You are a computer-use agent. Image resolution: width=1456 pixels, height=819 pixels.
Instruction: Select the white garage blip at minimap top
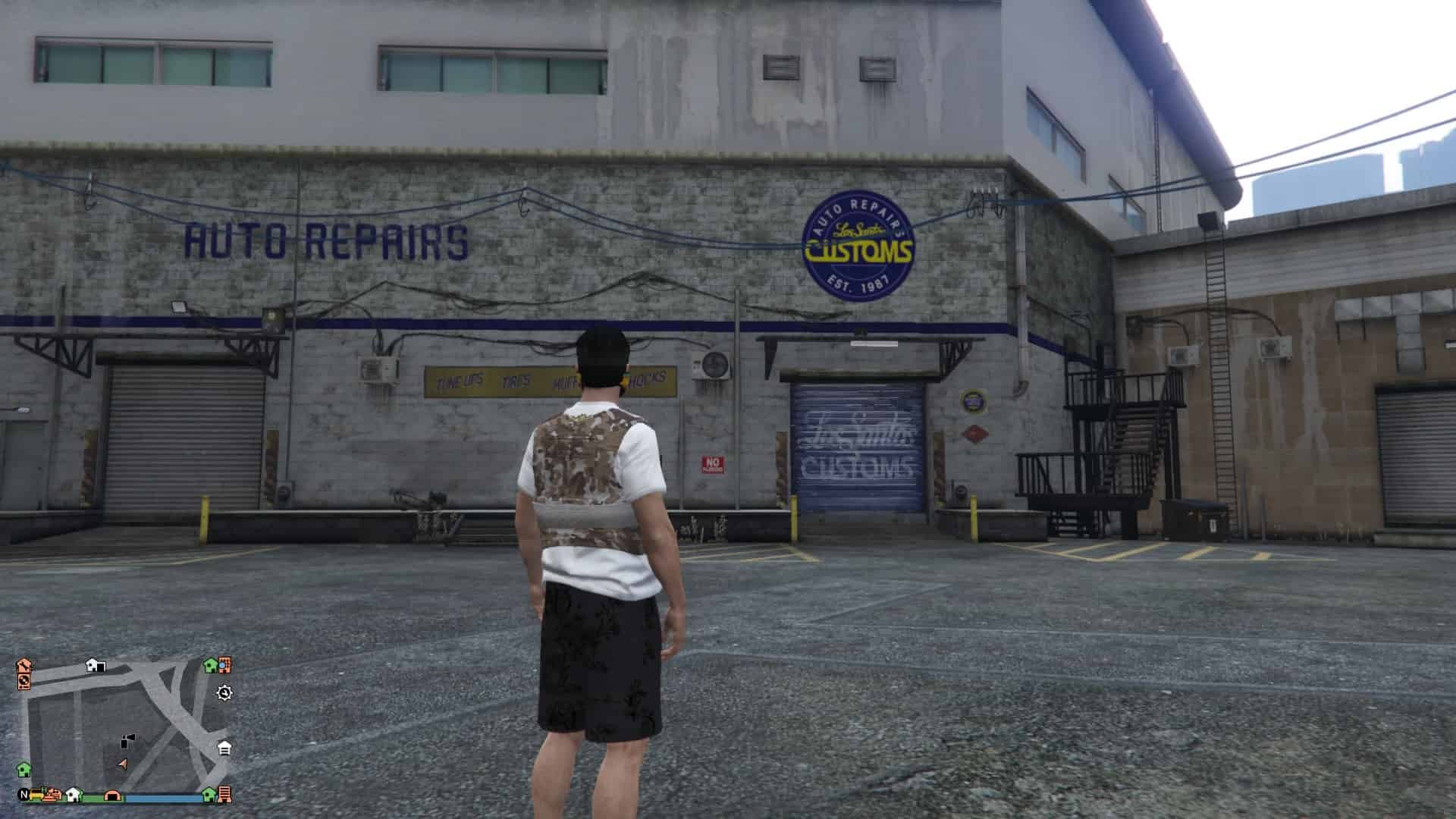pyautogui.click(x=95, y=665)
